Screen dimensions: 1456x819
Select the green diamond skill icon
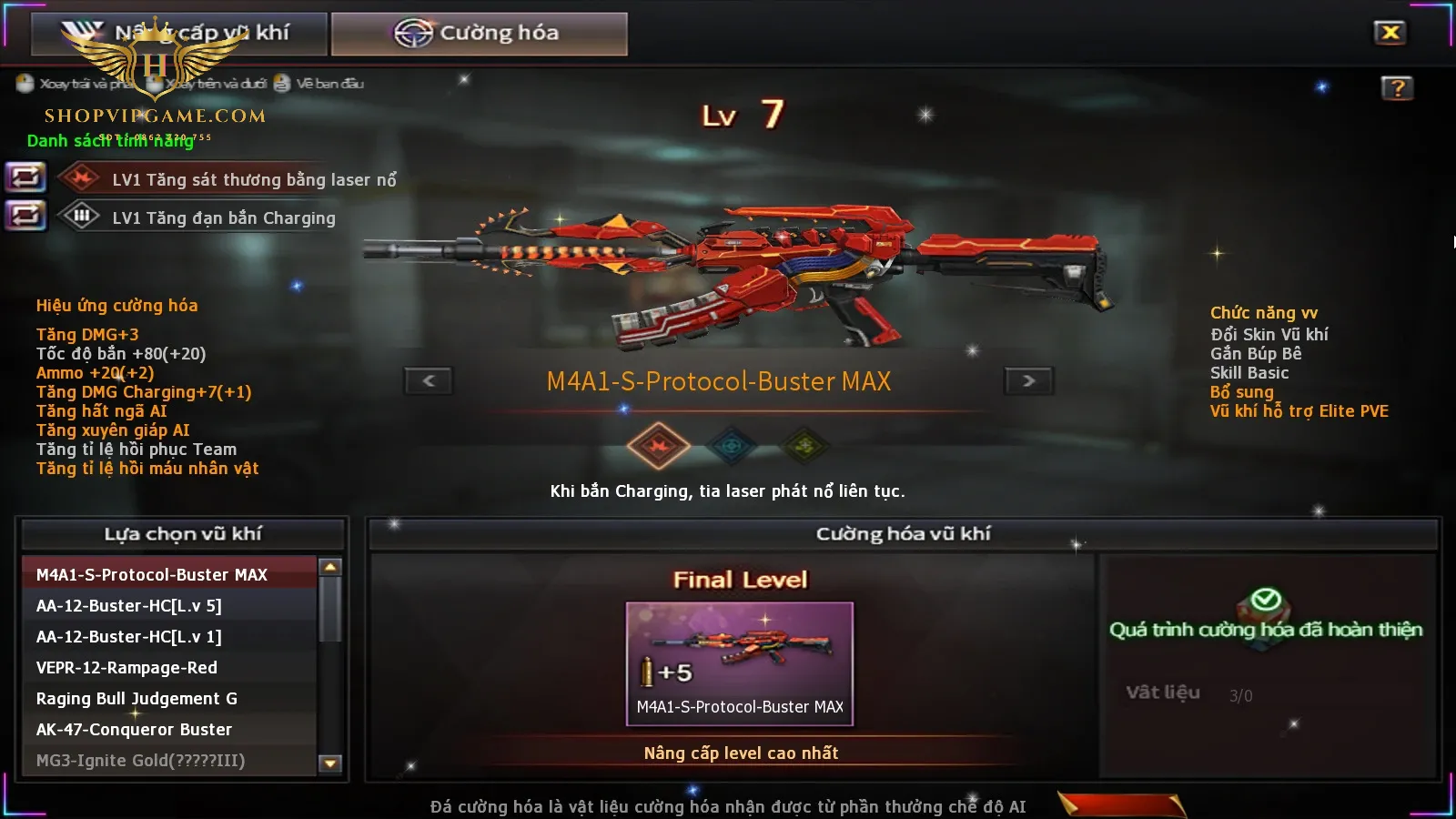804,446
